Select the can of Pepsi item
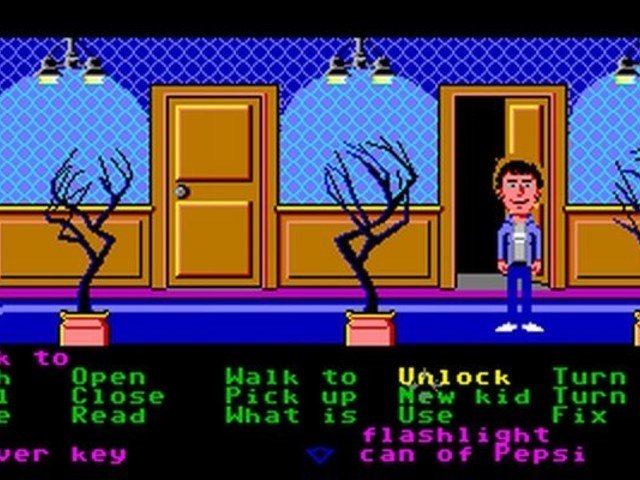 [x=473, y=454]
